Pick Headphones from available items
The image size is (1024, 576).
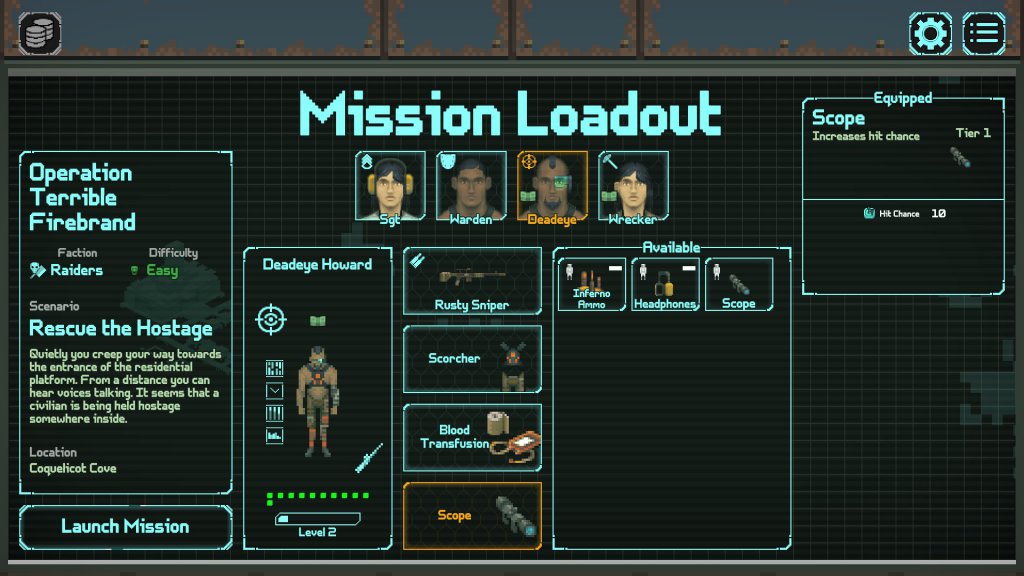click(665, 284)
